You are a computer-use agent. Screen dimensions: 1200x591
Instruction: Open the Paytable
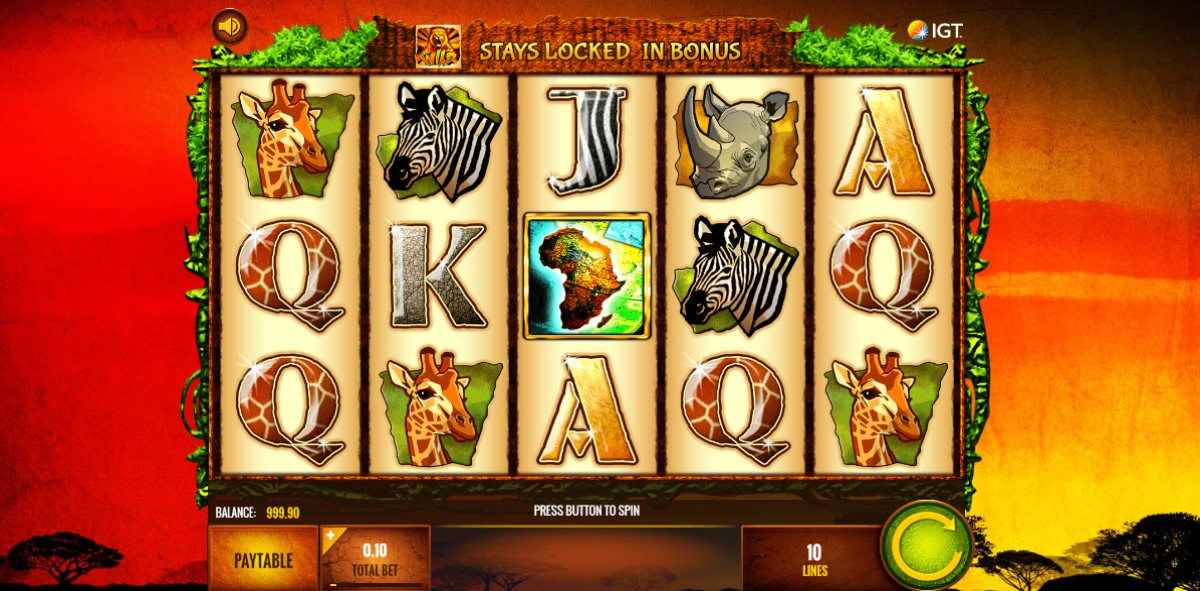263,559
